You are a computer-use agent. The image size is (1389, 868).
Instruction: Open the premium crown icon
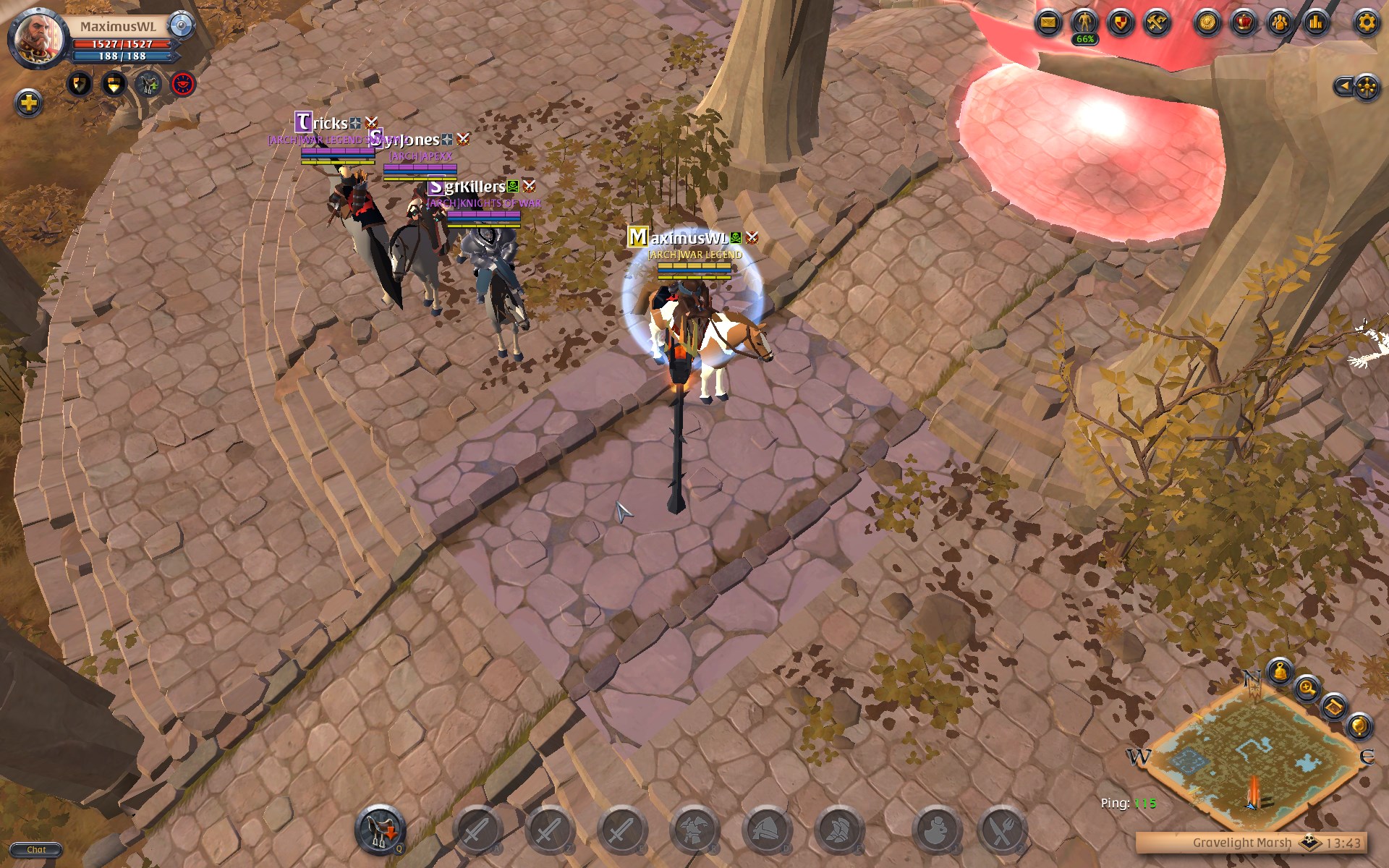(x=1245, y=22)
